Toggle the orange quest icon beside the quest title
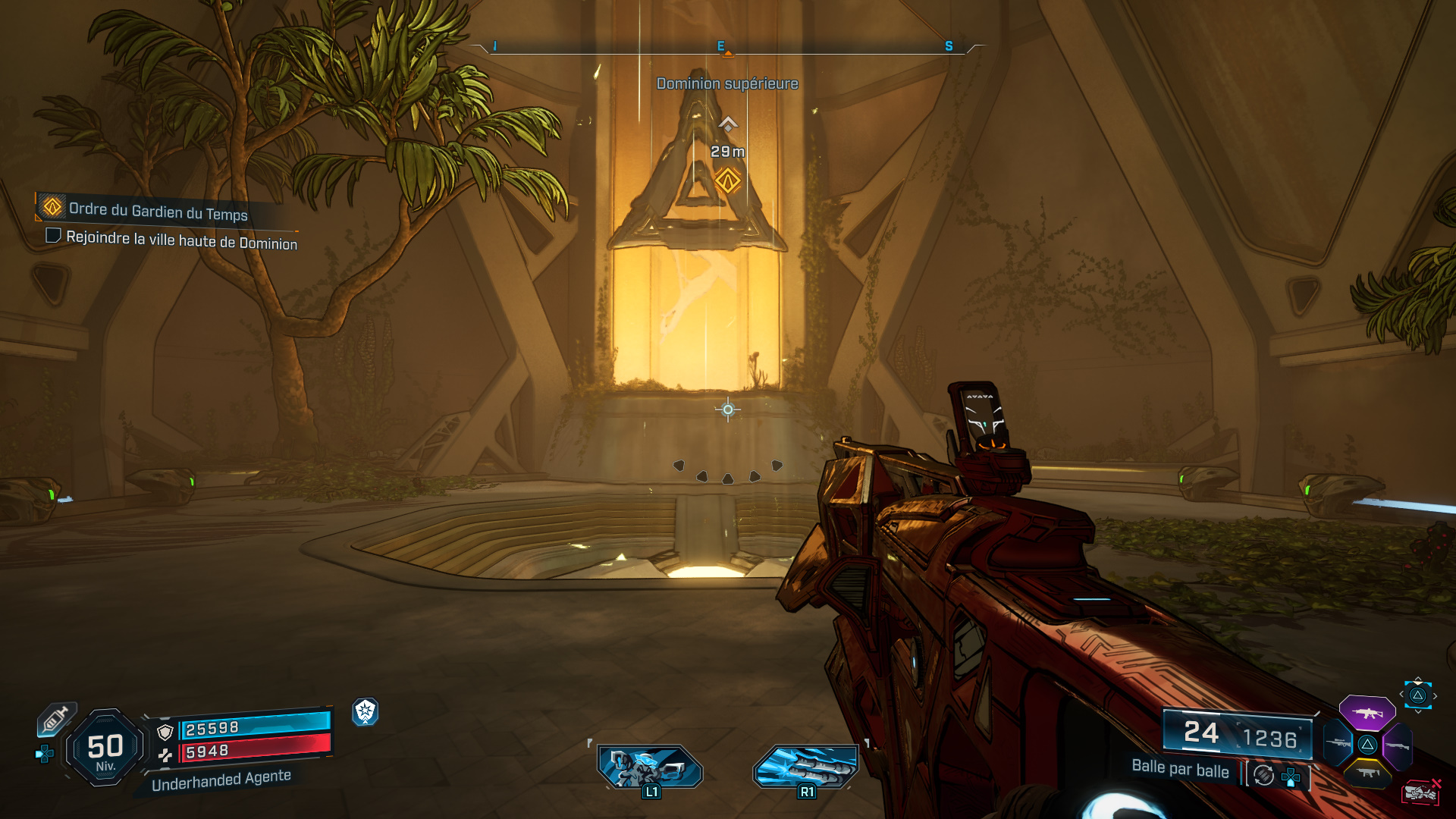Image resolution: width=1456 pixels, height=819 pixels. click(x=51, y=209)
